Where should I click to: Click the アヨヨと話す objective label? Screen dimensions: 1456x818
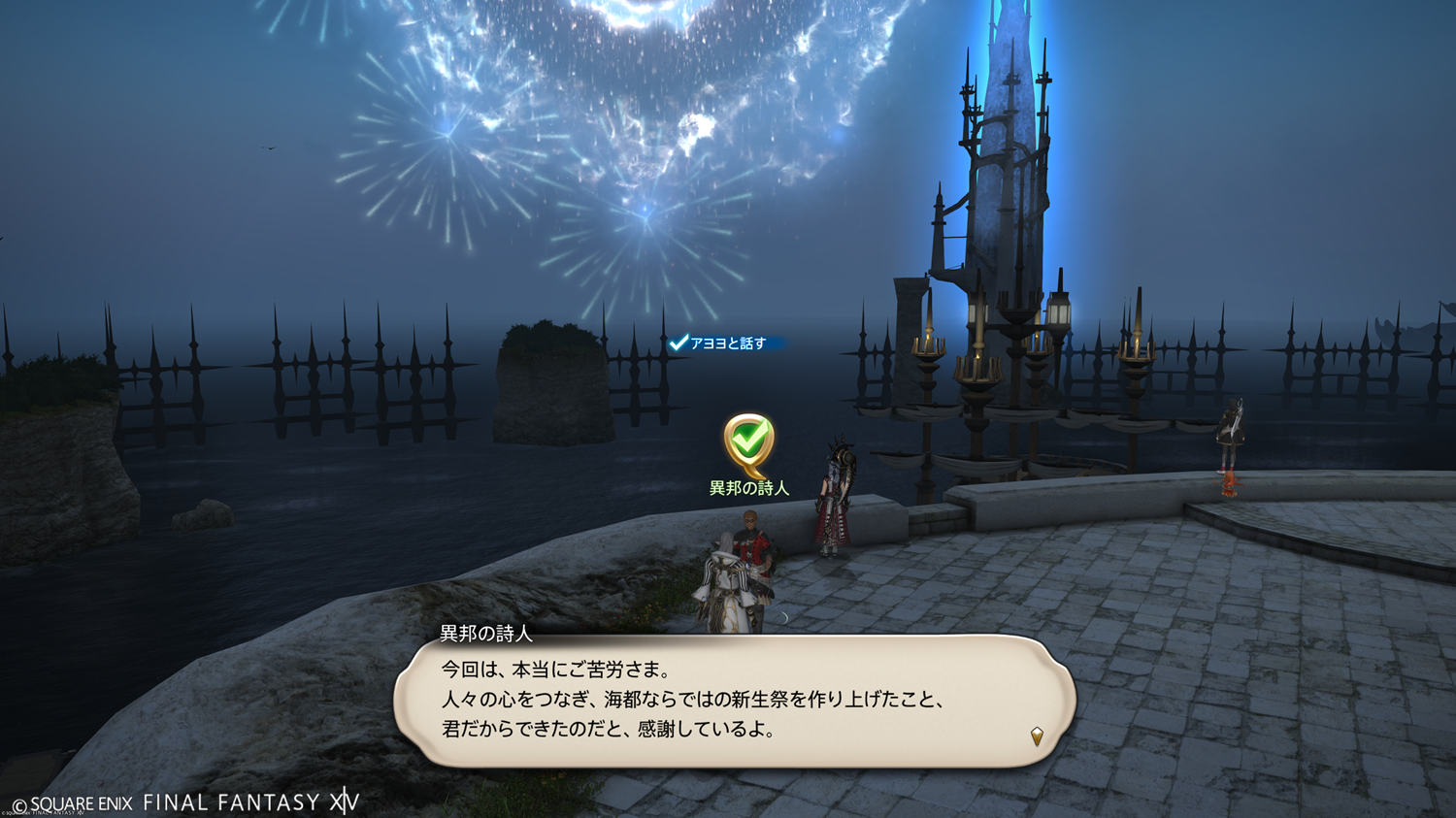(x=727, y=344)
